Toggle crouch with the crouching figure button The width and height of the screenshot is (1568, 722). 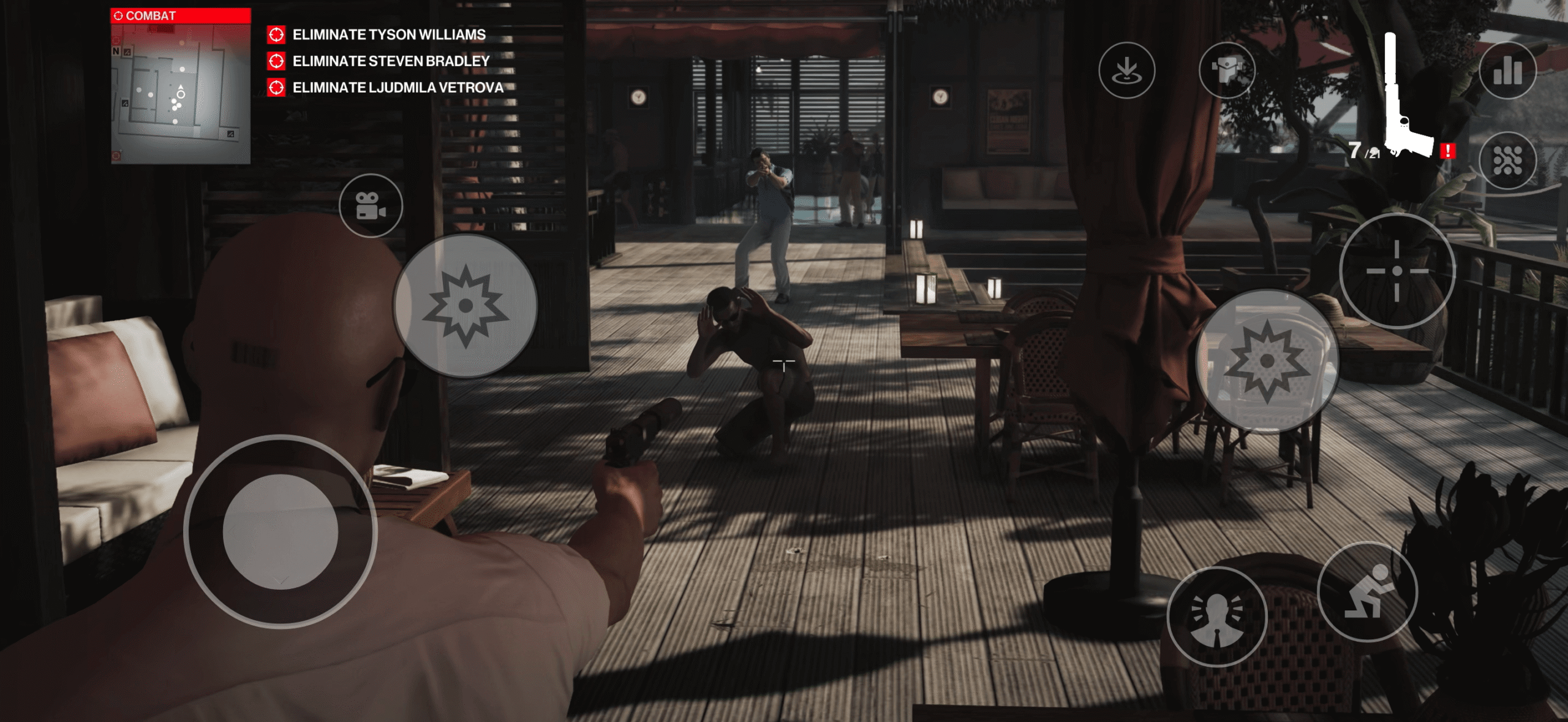(x=1367, y=592)
